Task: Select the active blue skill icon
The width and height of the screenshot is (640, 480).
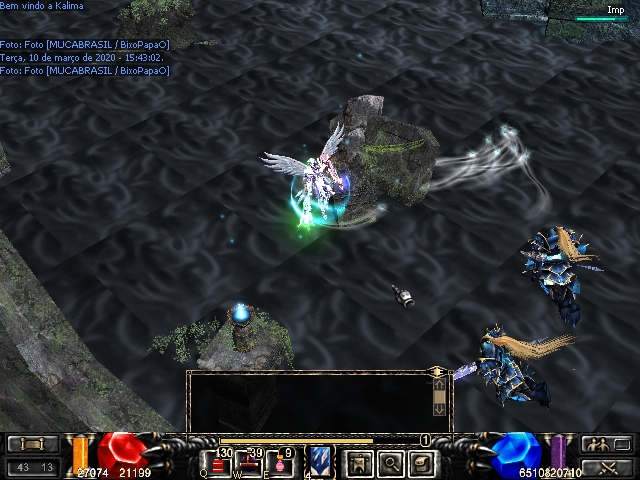Action: click(321, 463)
